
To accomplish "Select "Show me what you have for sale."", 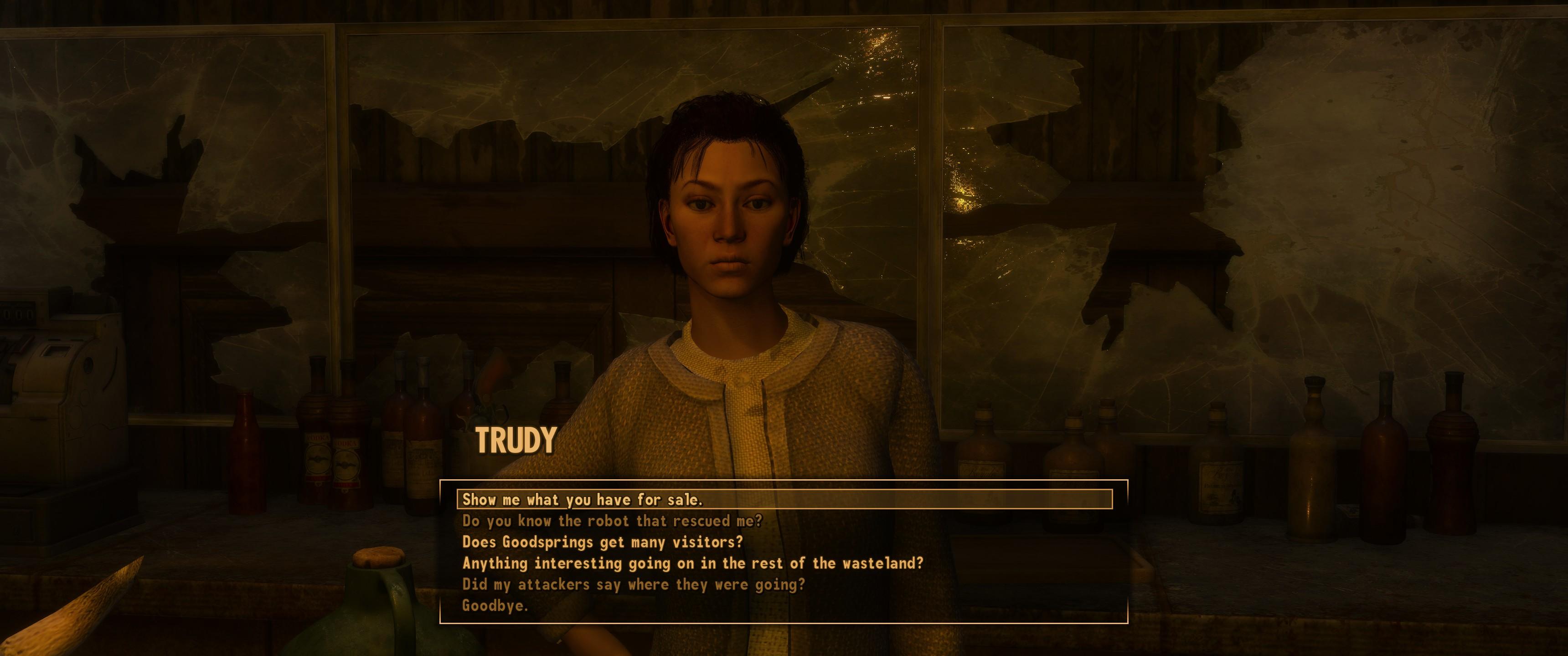I will tap(583, 500).
